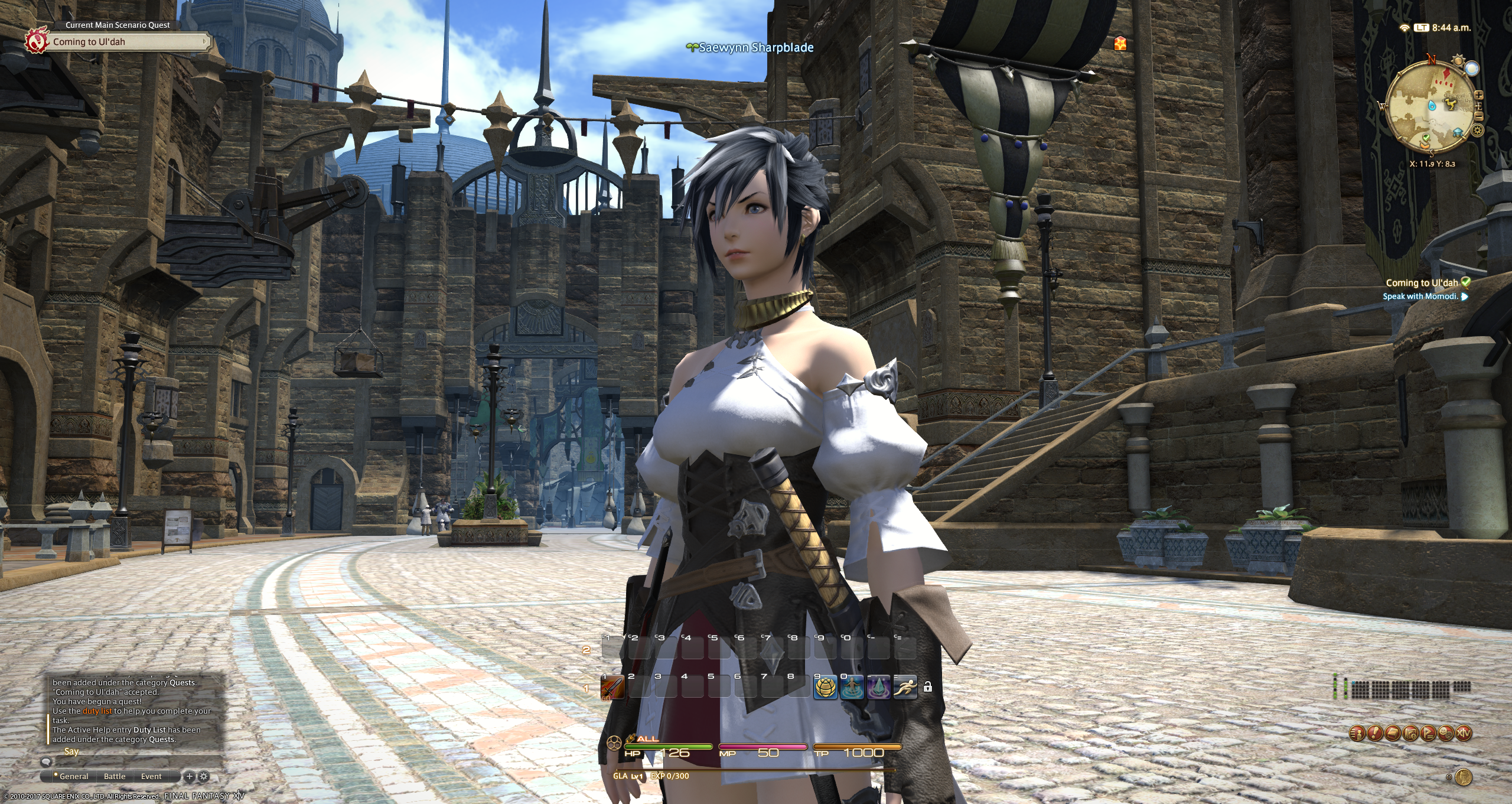Screen dimensions: 1512x804
Task: Open the Character main menu icon
Action: coord(1357,733)
